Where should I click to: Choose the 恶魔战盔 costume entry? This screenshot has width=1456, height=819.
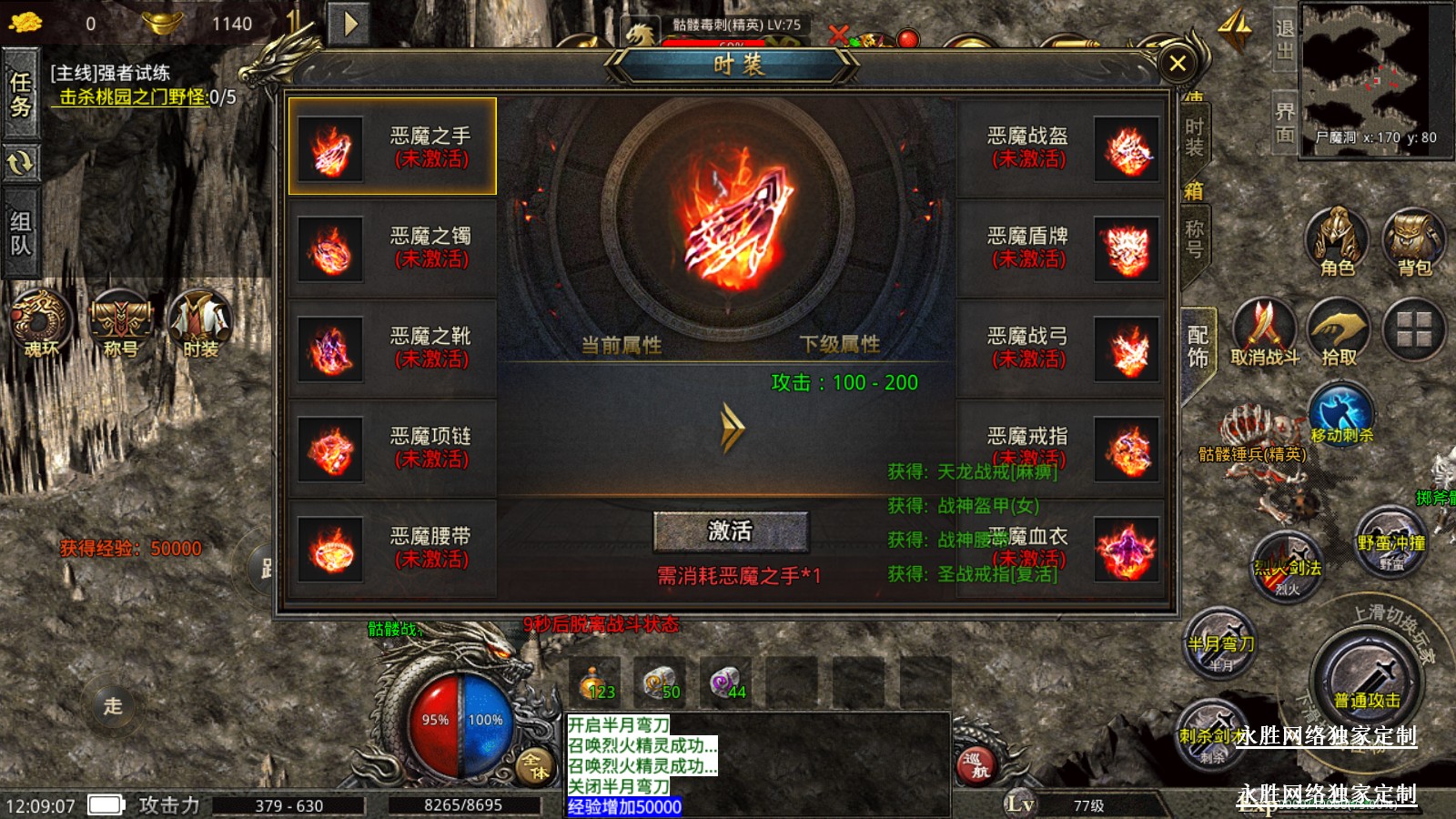click(x=1062, y=147)
